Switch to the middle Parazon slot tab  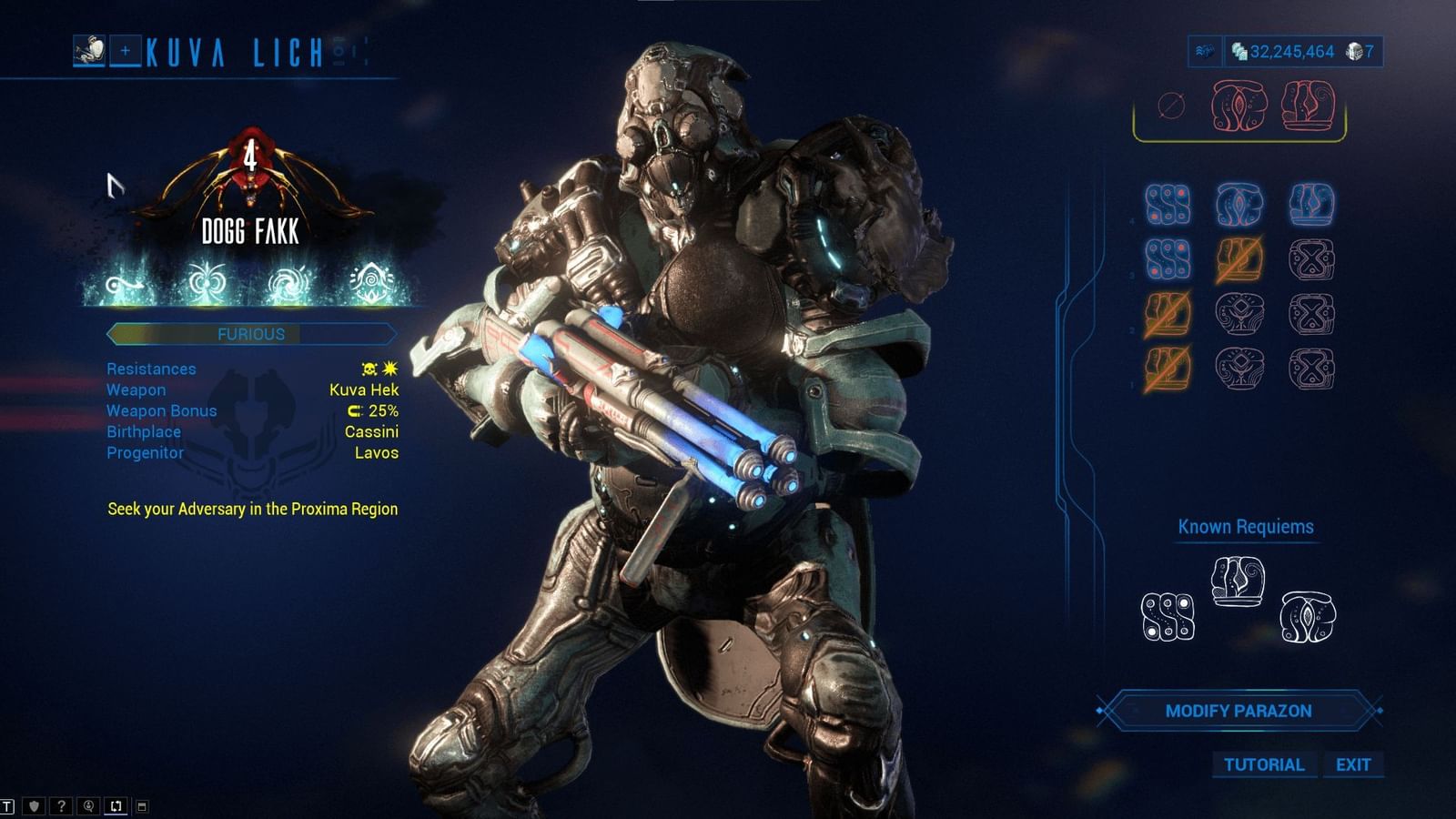[1240, 107]
